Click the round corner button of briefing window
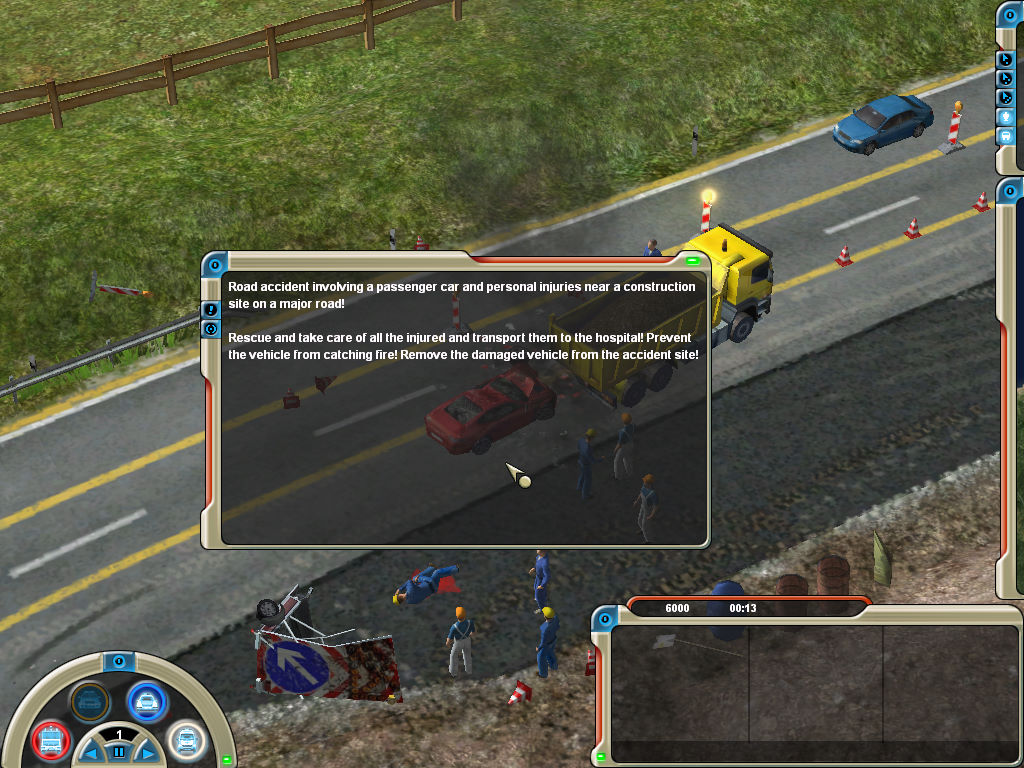 click(214, 265)
